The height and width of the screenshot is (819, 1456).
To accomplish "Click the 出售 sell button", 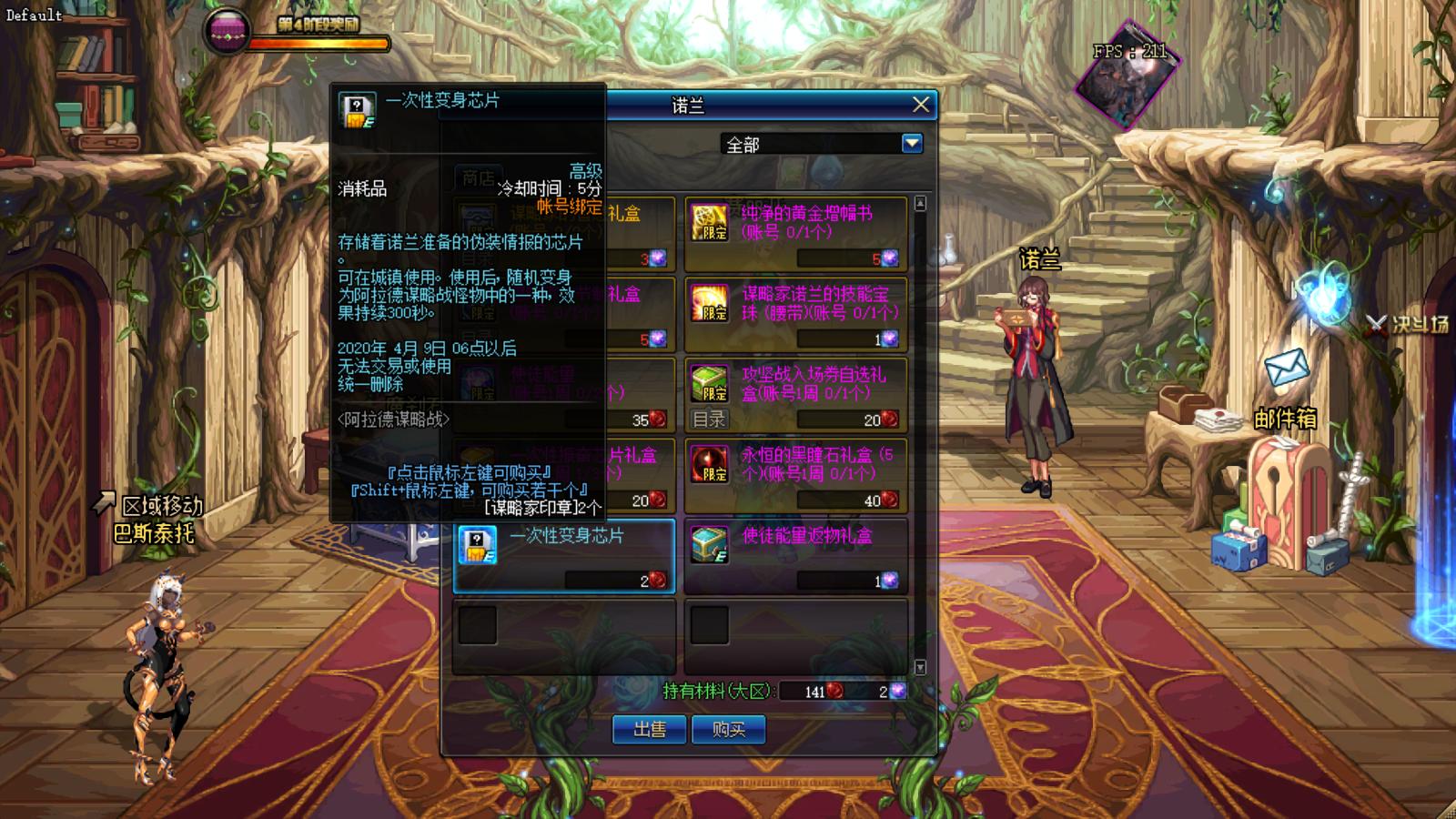I will [650, 729].
